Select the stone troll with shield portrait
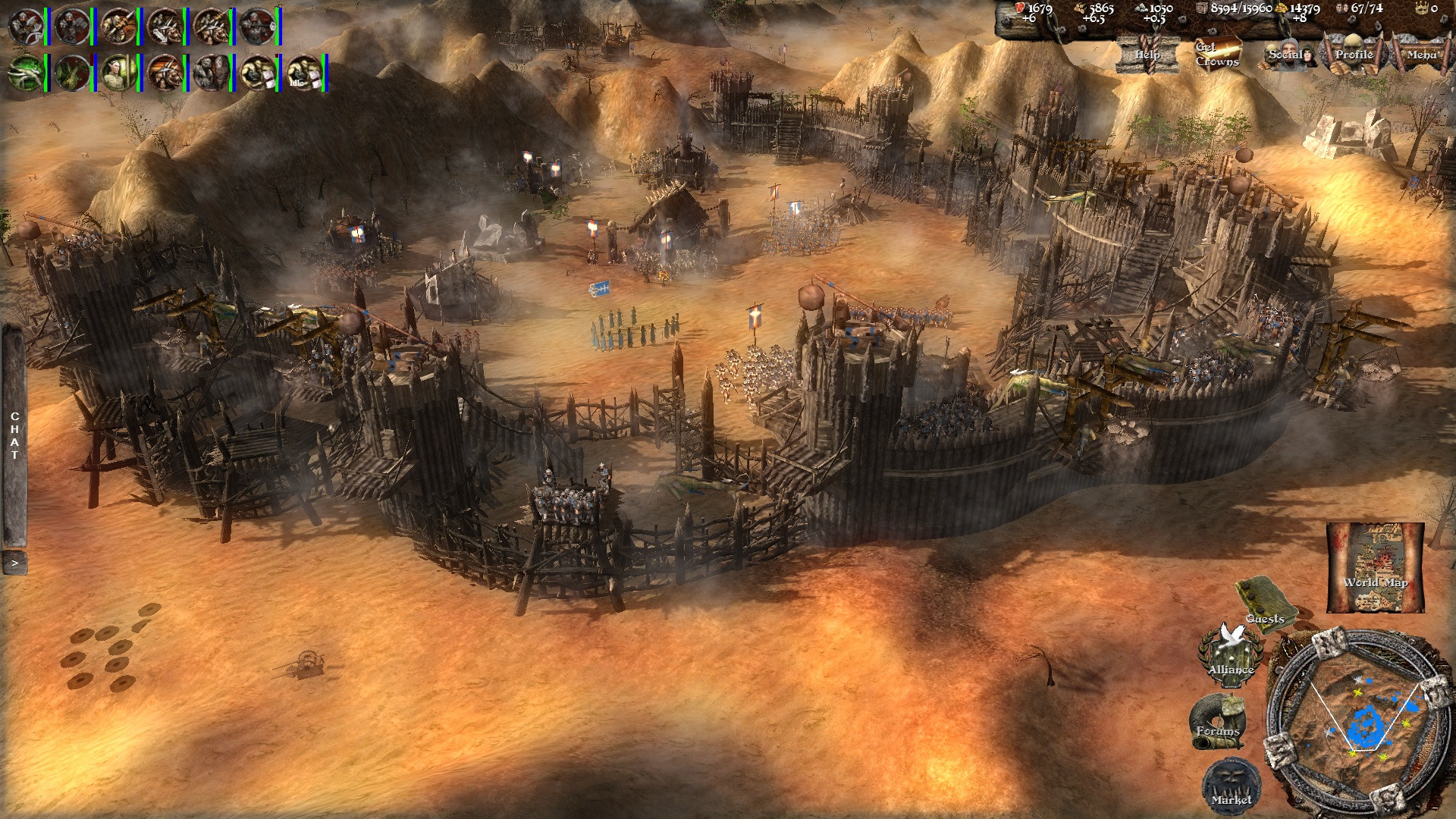Viewport: 1456px width, 819px height. click(211, 73)
